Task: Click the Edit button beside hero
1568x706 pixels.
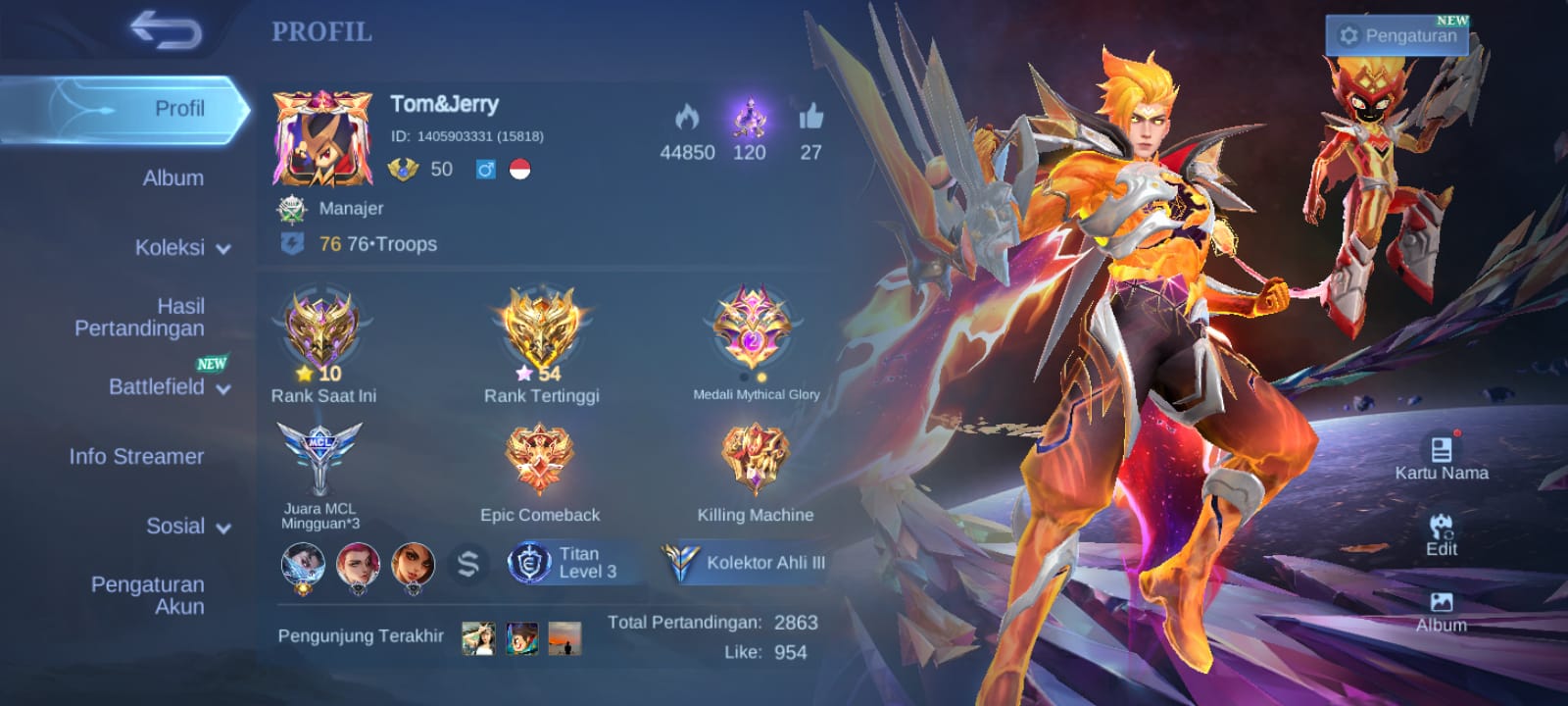Action: click(x=1441, y=534)
